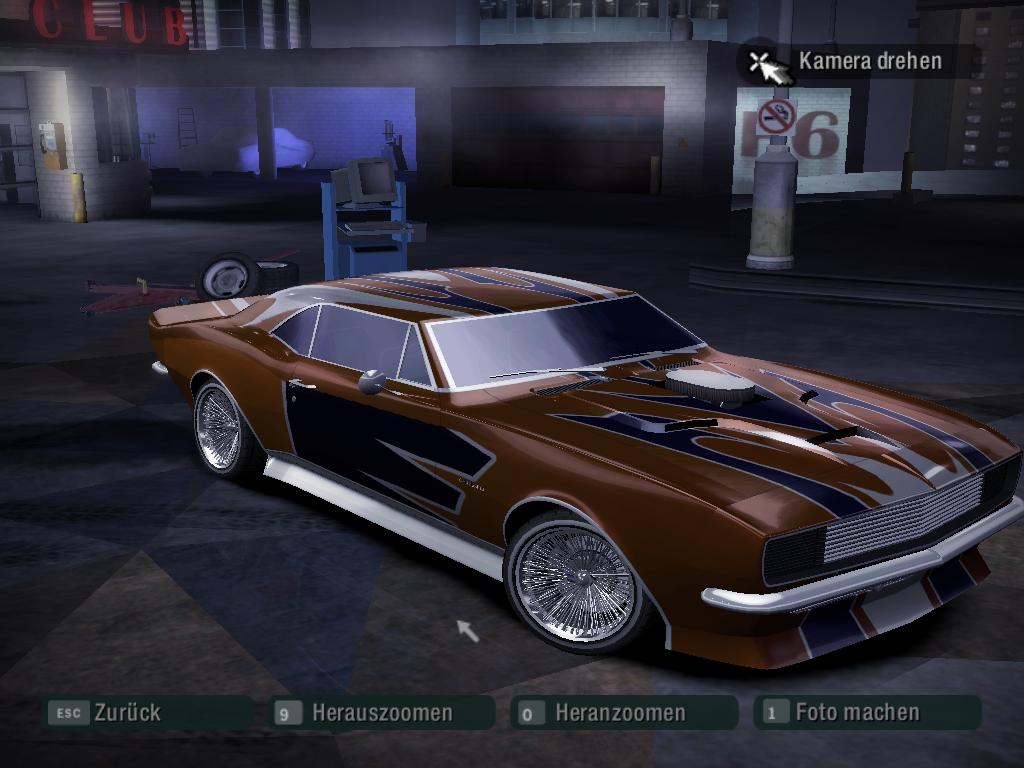Choose Herauszoomen to zoom out
Screen dimensions: 1024x768
pos(381,713)
